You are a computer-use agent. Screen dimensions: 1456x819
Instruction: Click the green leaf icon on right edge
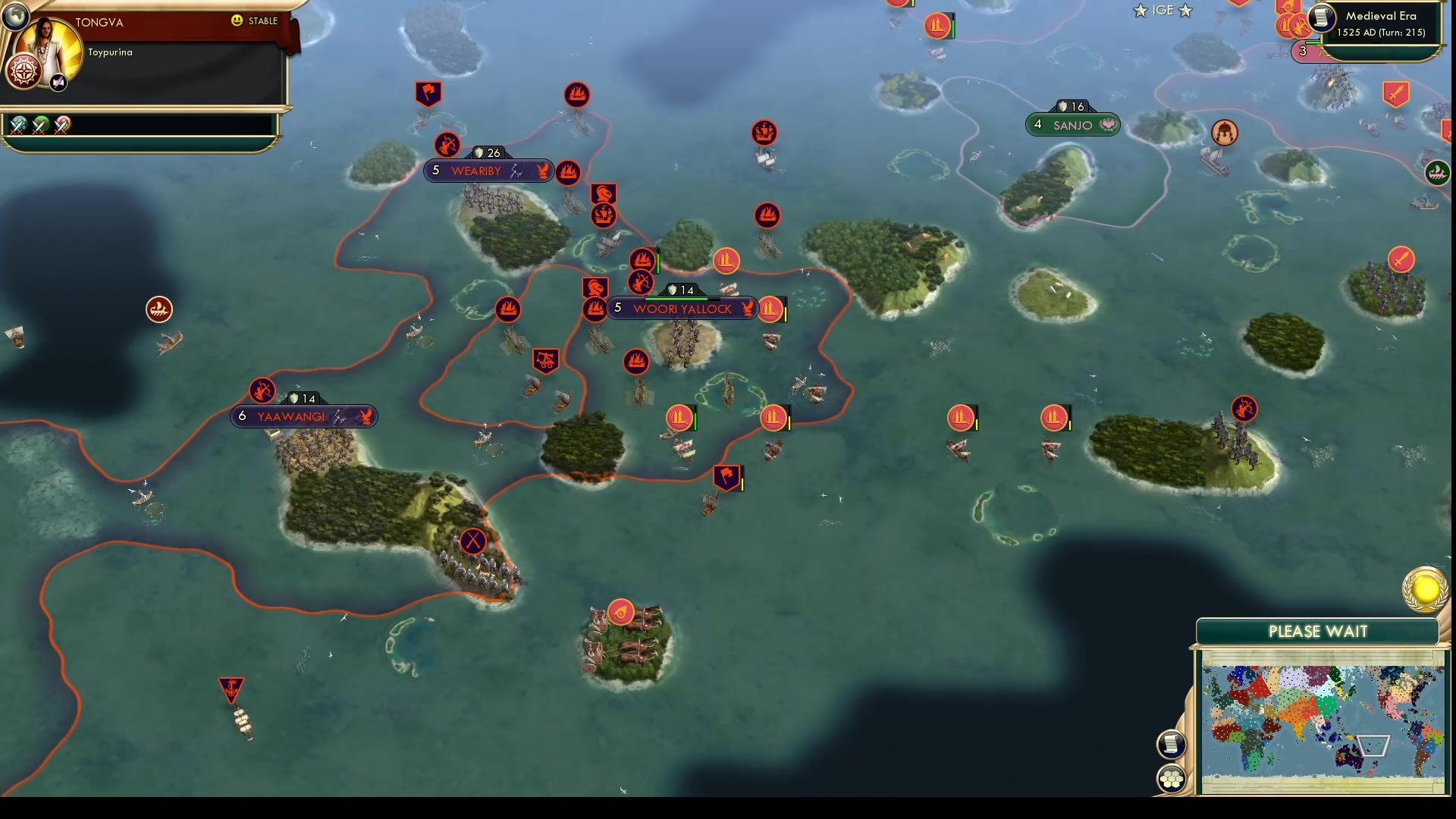(x=1438, y=173)
